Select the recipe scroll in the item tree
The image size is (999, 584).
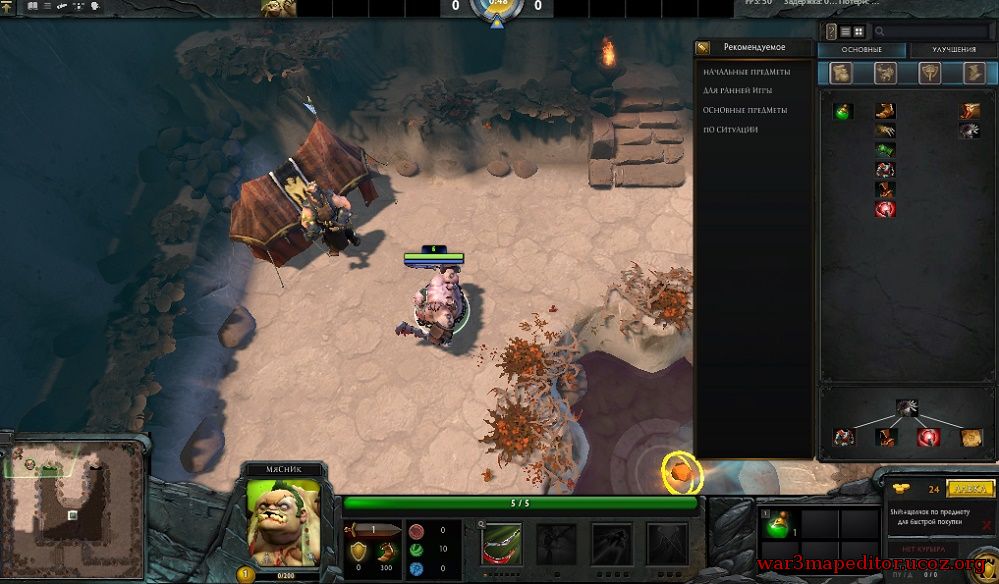pyautogui.click(x=971, y=437)
